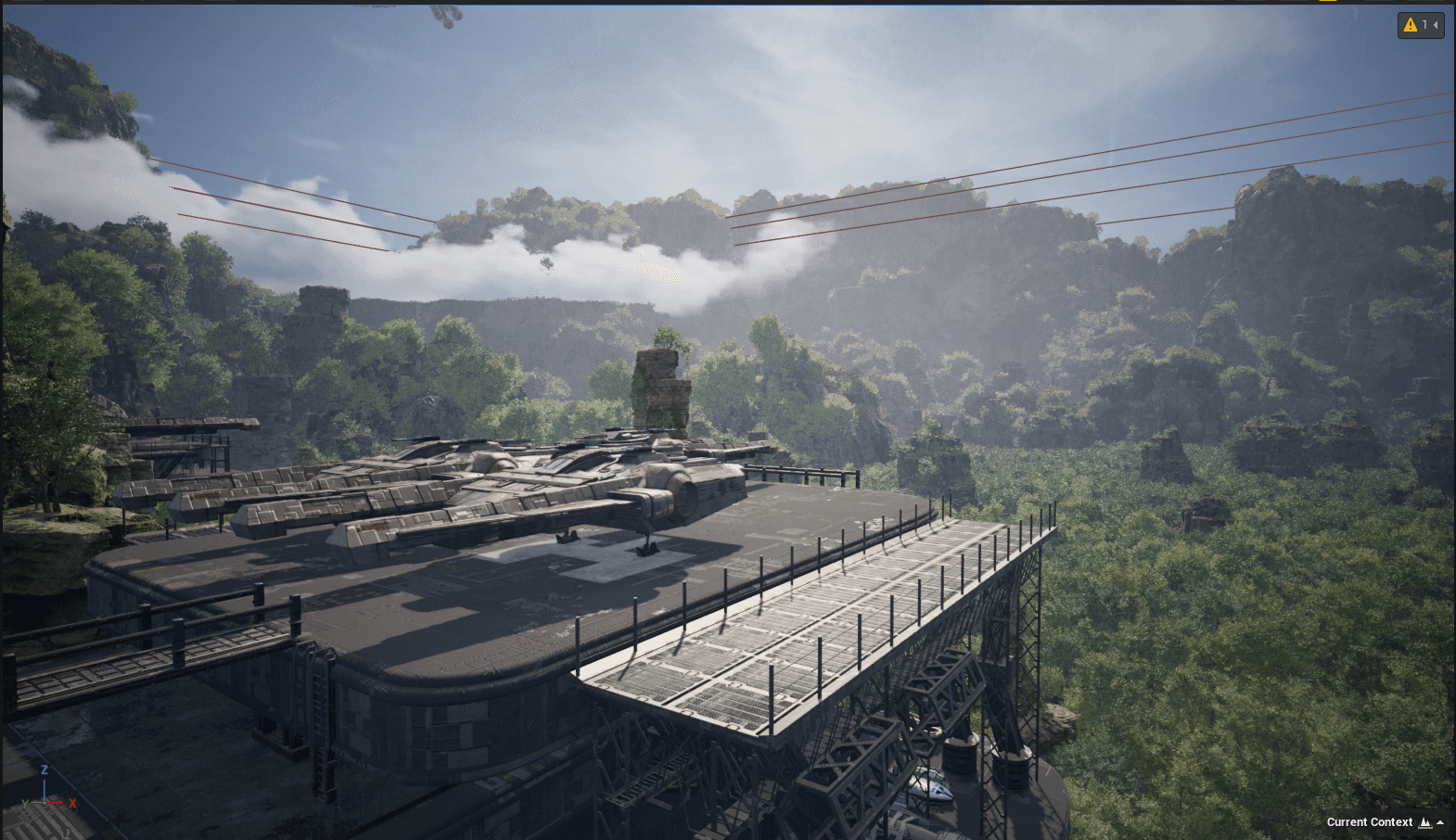Select the Z axis on the orientation gizmo
Image resolution: width=1456 pixels, height=840 pixels.
coord(45,770)
